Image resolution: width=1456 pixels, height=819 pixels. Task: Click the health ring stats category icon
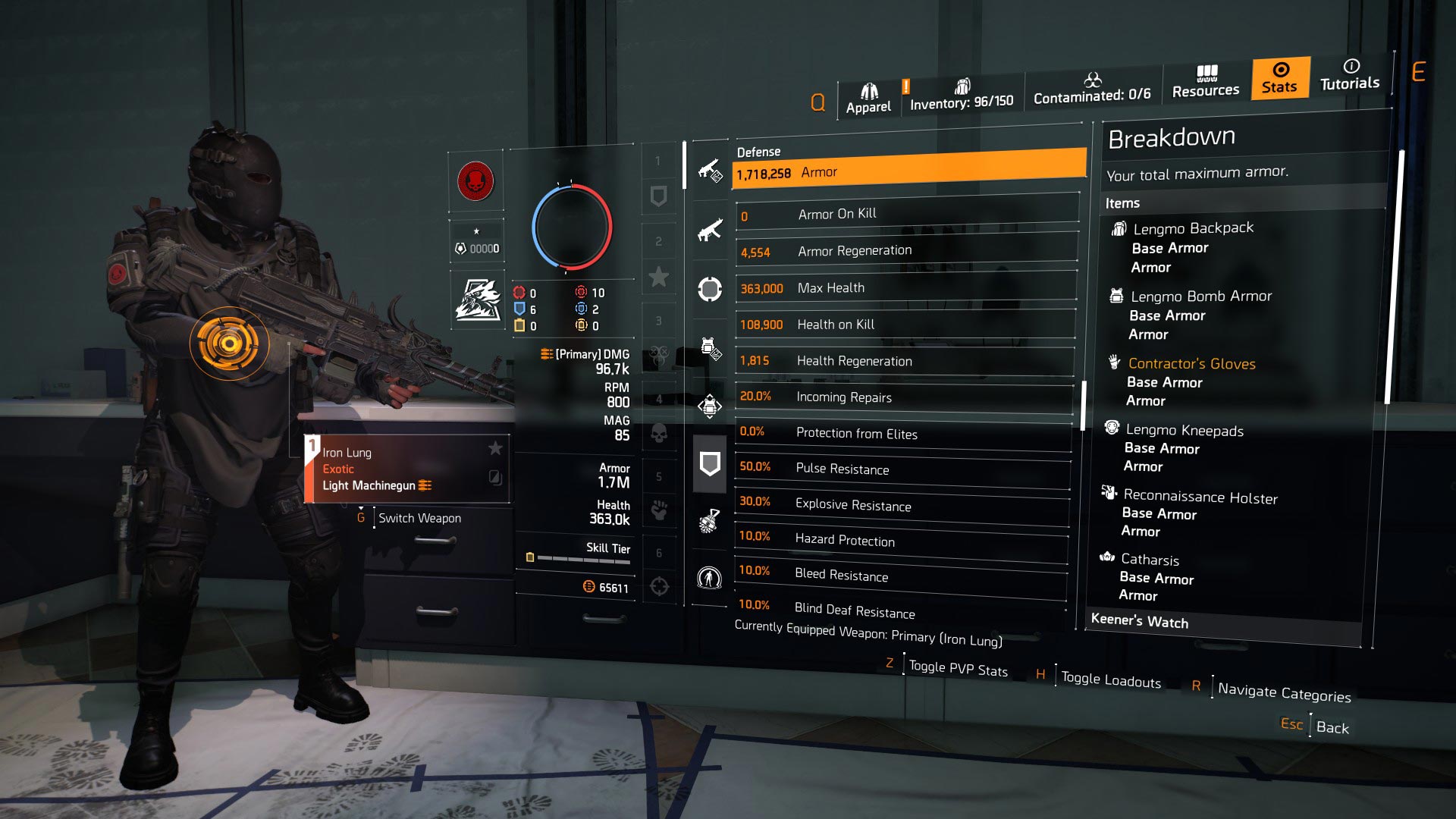tap(709, 288)
